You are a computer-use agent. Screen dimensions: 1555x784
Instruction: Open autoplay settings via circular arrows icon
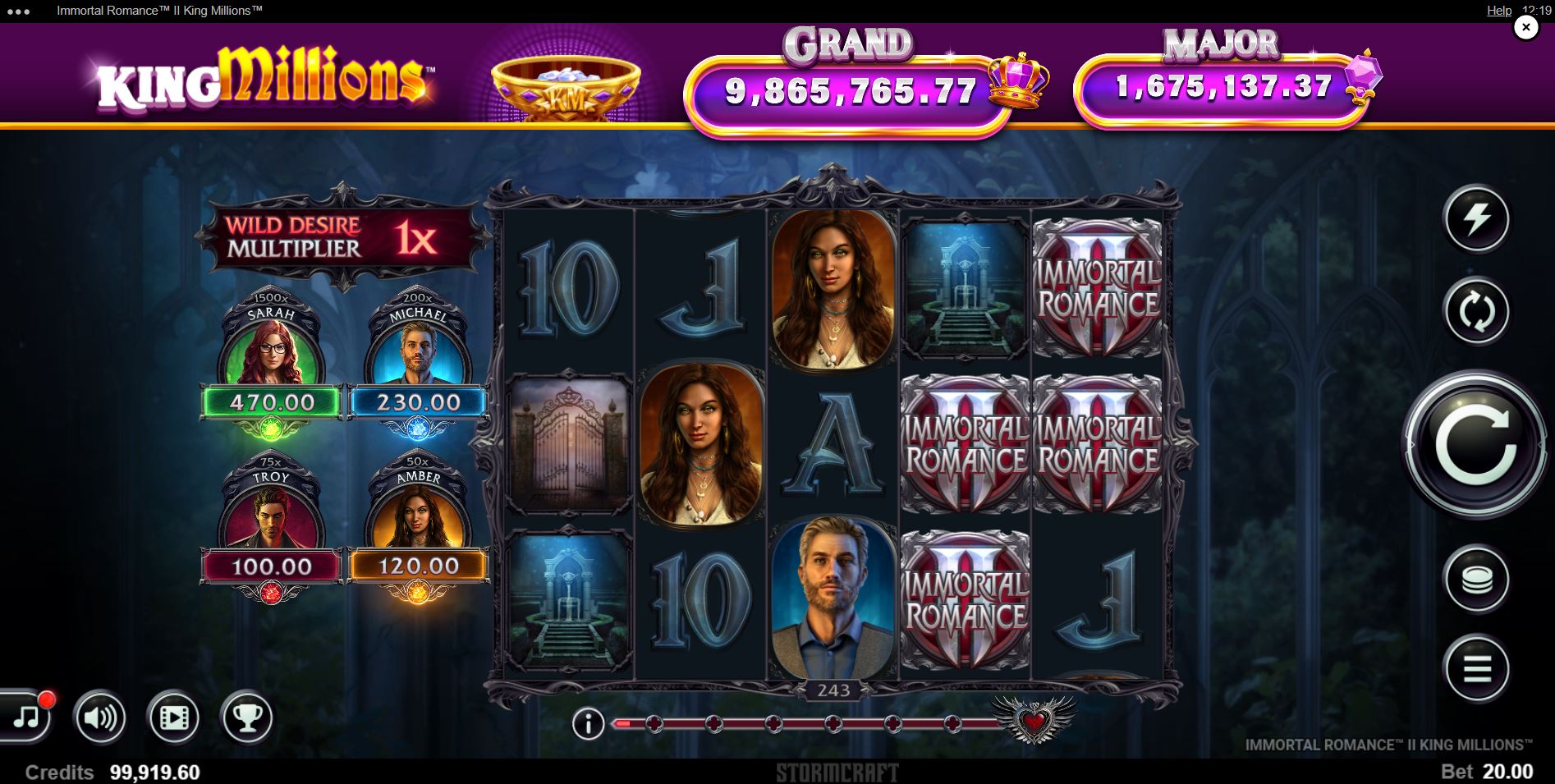tap(1476, 312)
